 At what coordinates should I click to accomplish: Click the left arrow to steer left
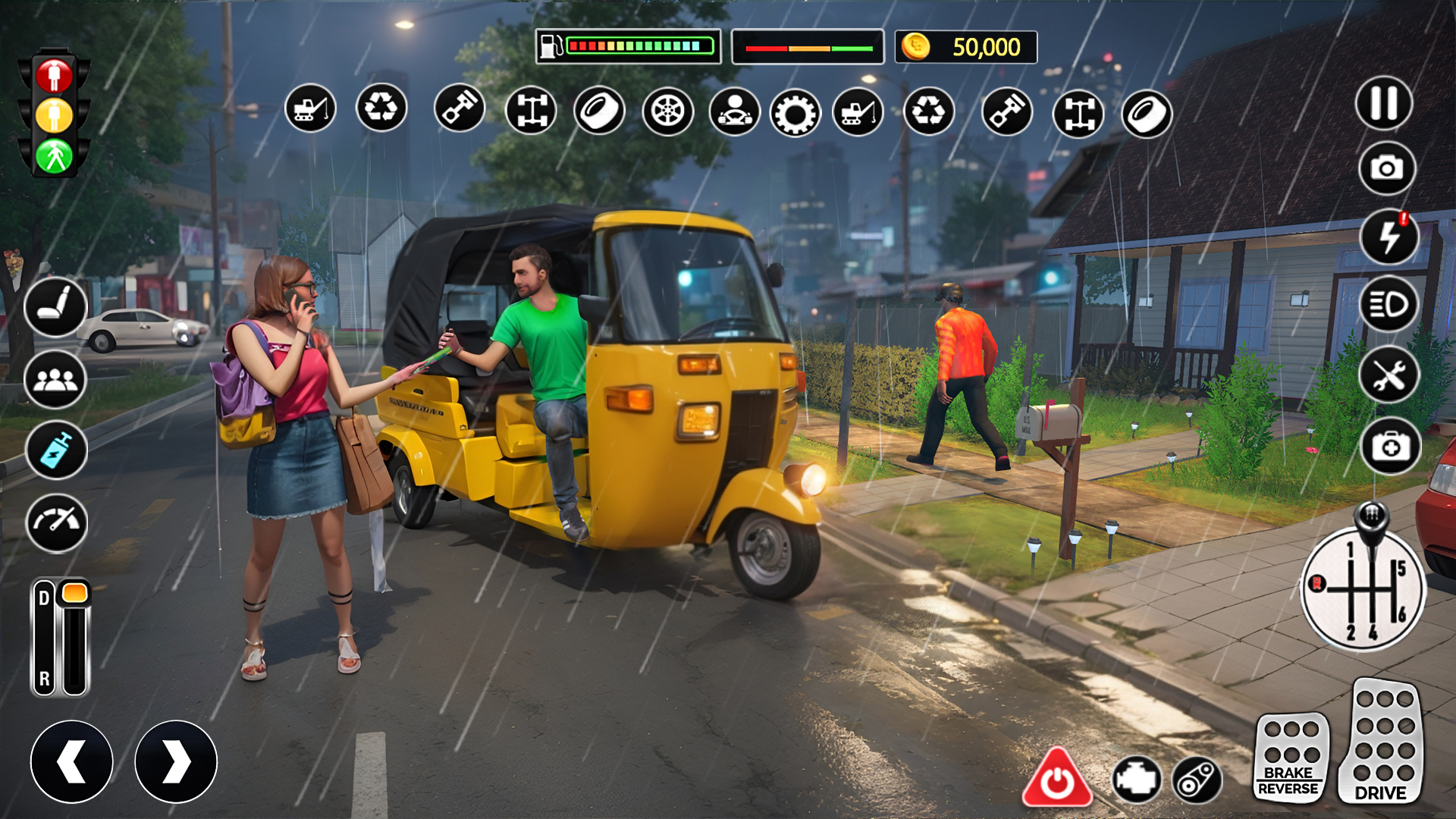[74, 761]
